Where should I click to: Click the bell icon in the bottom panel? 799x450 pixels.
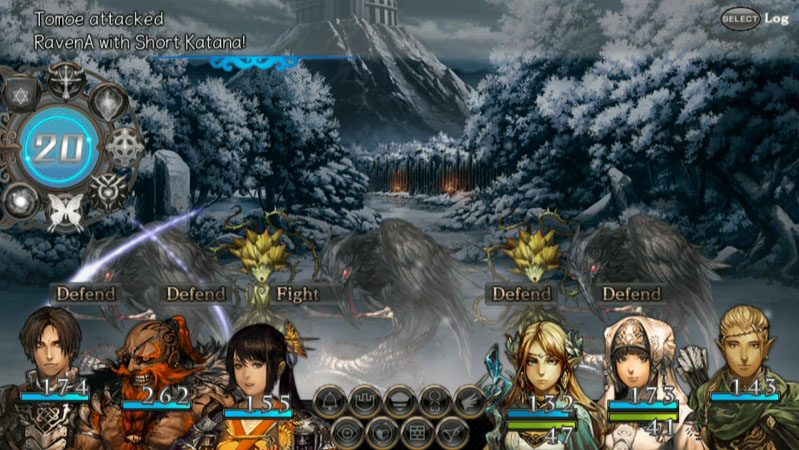[331, 402]
